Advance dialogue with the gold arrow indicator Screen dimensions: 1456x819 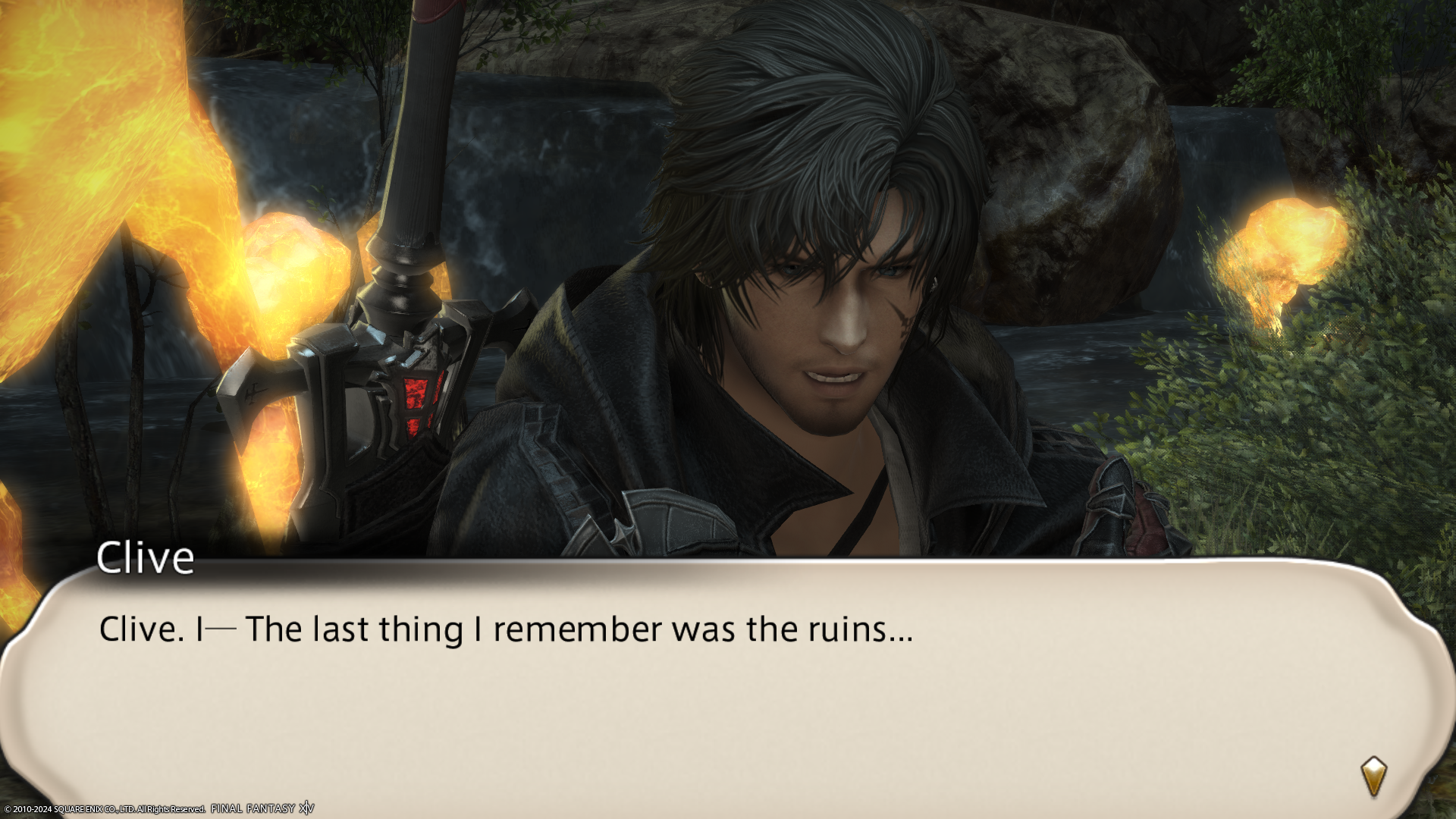(1373, 776)
